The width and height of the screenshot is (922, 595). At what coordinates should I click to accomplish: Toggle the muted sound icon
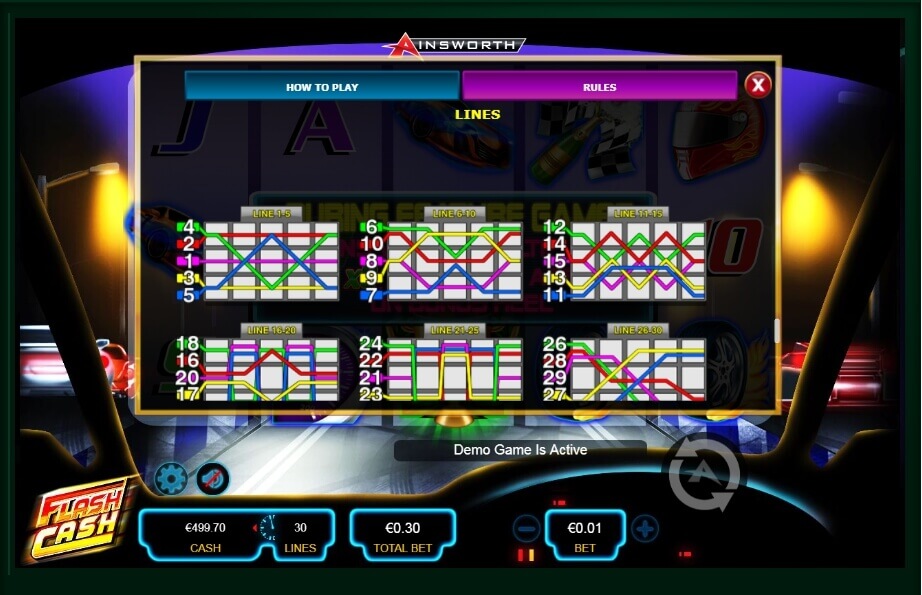(212, 479)
